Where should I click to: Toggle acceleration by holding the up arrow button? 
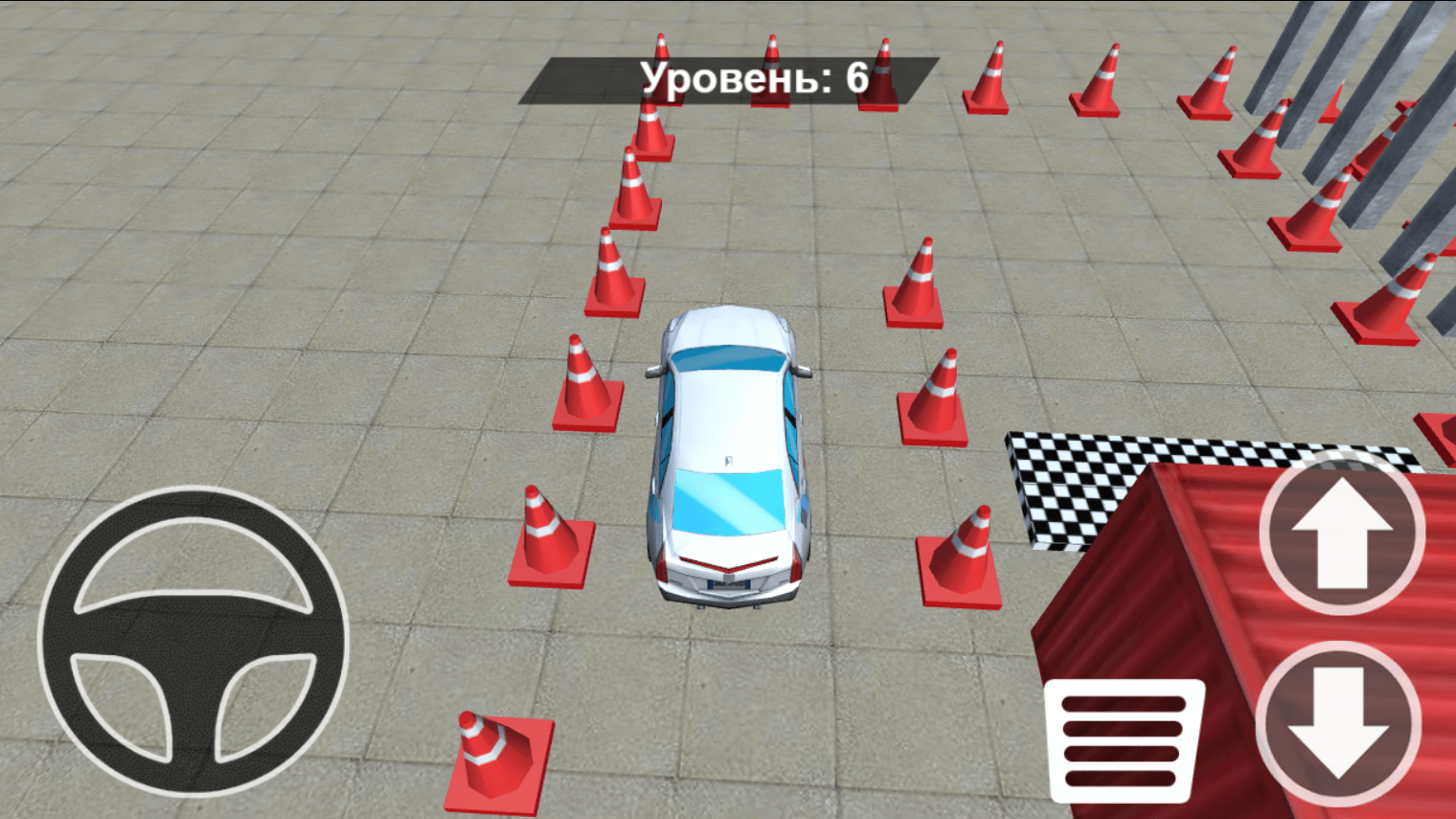(x=1341, y=536)
